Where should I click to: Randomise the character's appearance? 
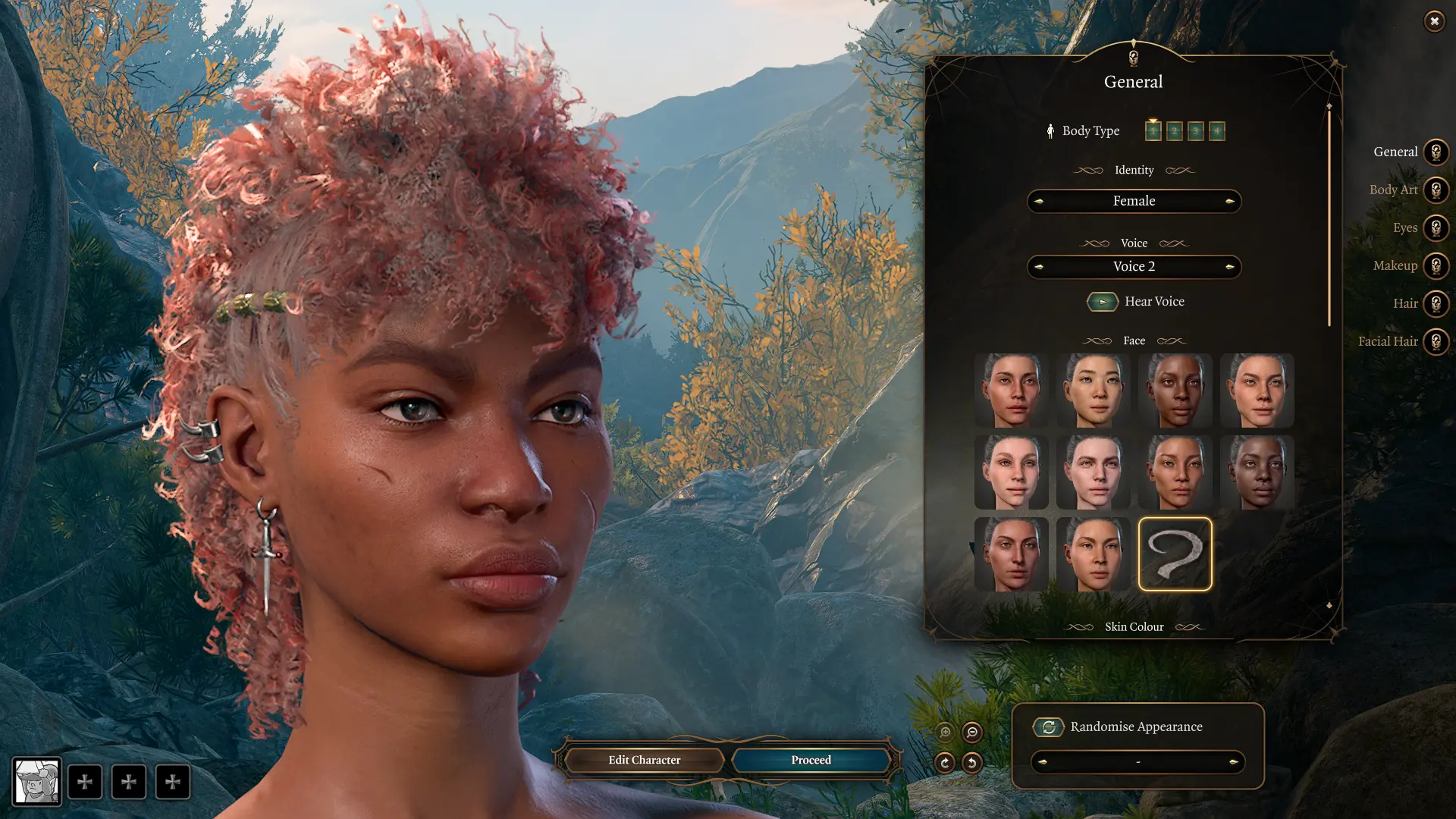1049,727
